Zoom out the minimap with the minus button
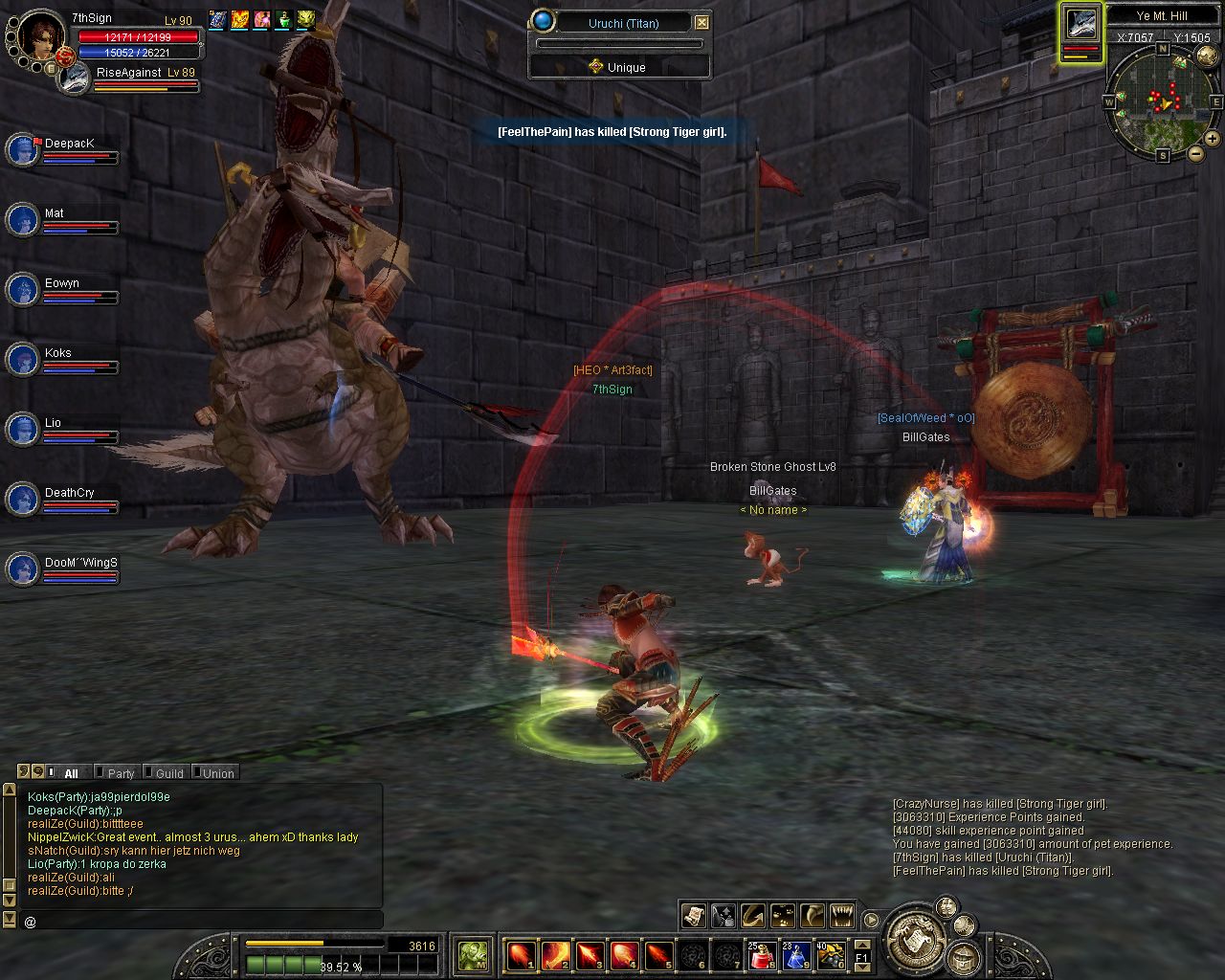1225x980 pixels. (1195, 152)
